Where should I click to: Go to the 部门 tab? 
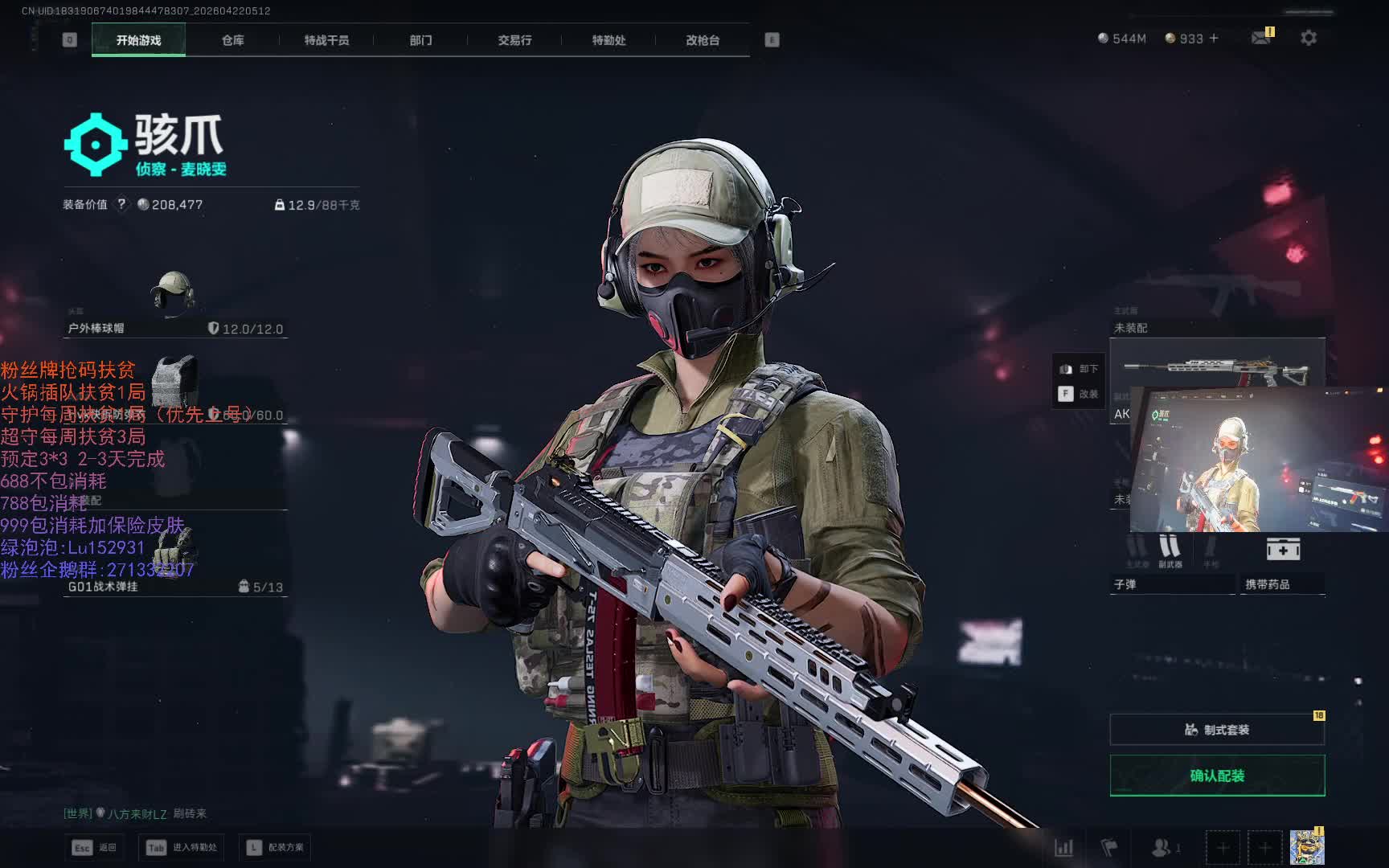pyautogui.click(x=420, y=40)
